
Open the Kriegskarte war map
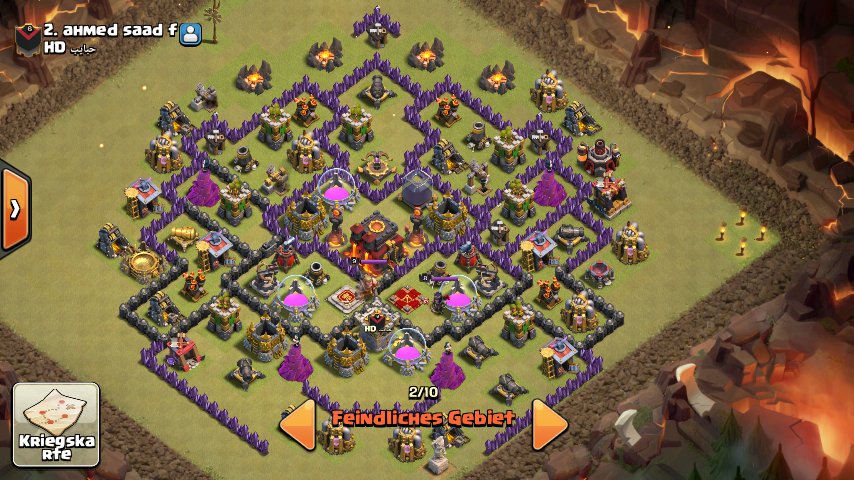56,424
